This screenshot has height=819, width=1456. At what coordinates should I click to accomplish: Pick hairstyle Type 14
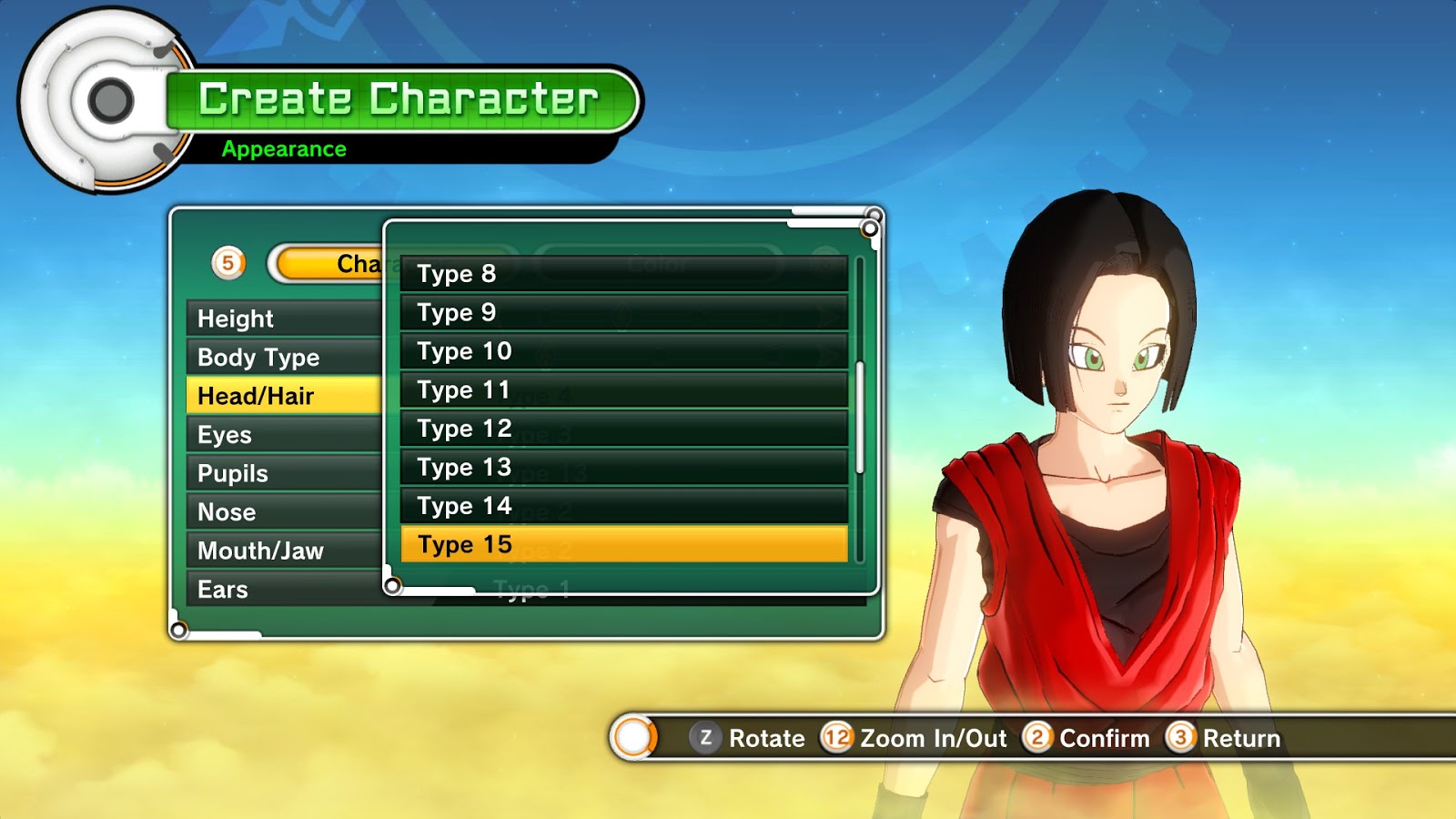[x=623, y=506]
